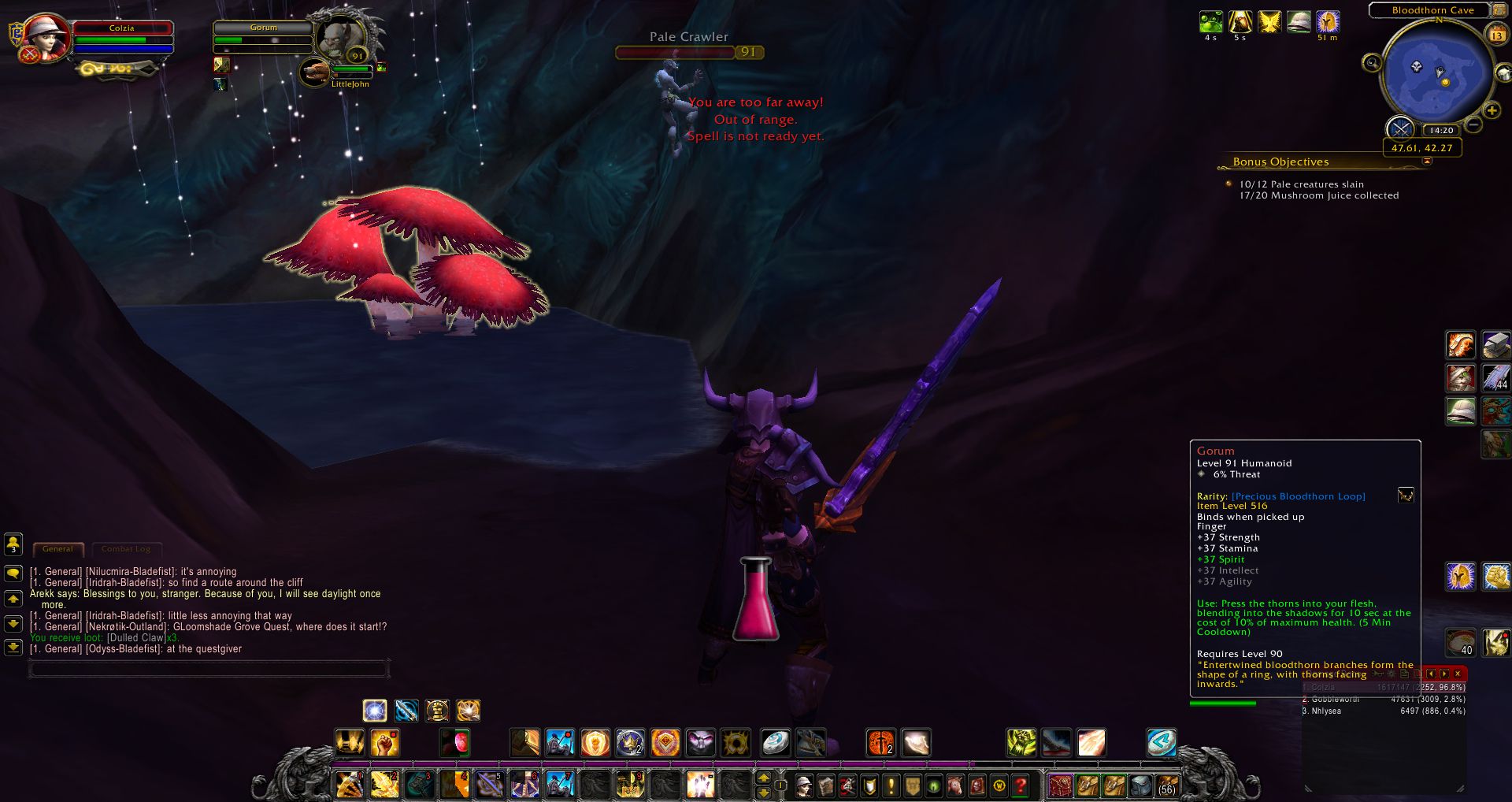Expand the chat with the bottom scroll arrow
The height and width of the screenshot is (802, 1512).
point(13,648)
